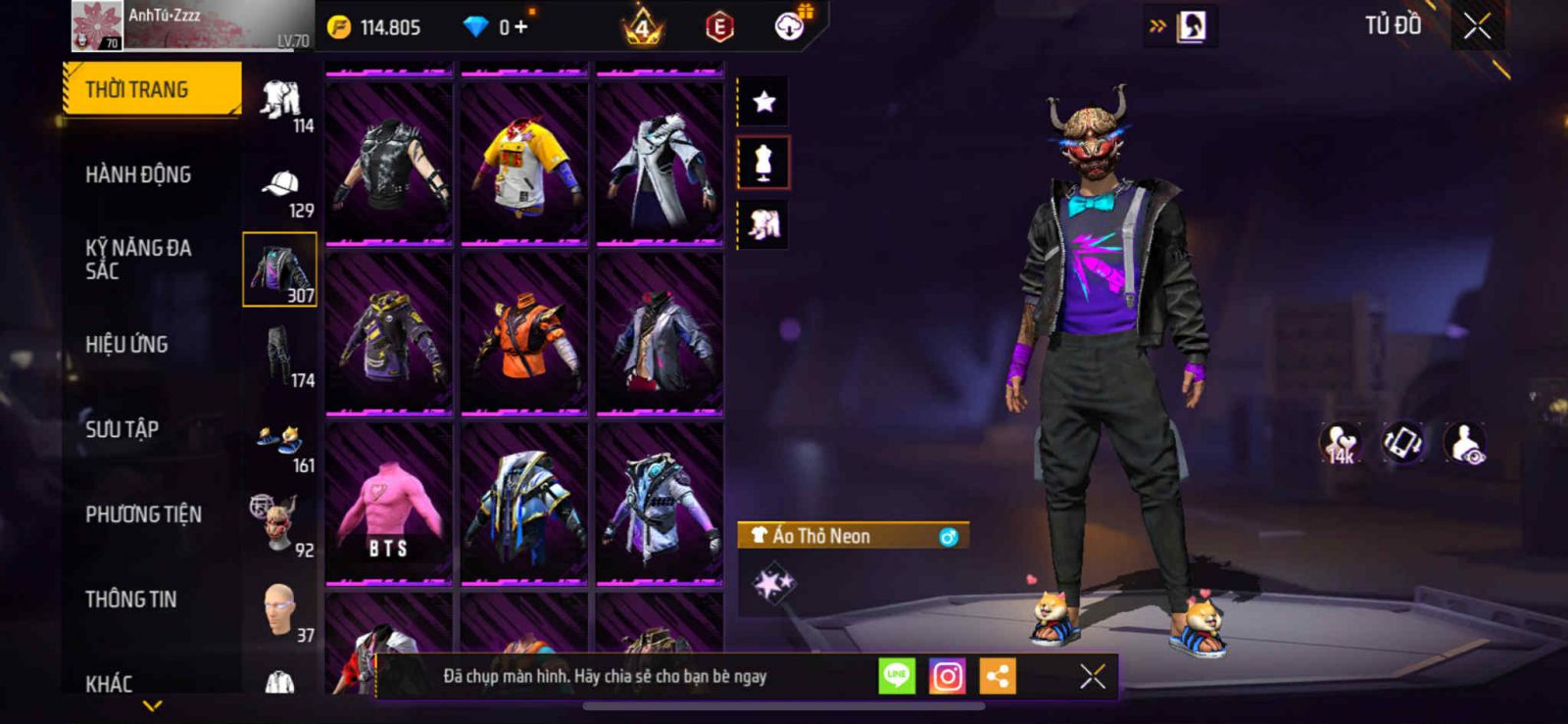Choose the yellow and white t-shirt

pos(523,164)
